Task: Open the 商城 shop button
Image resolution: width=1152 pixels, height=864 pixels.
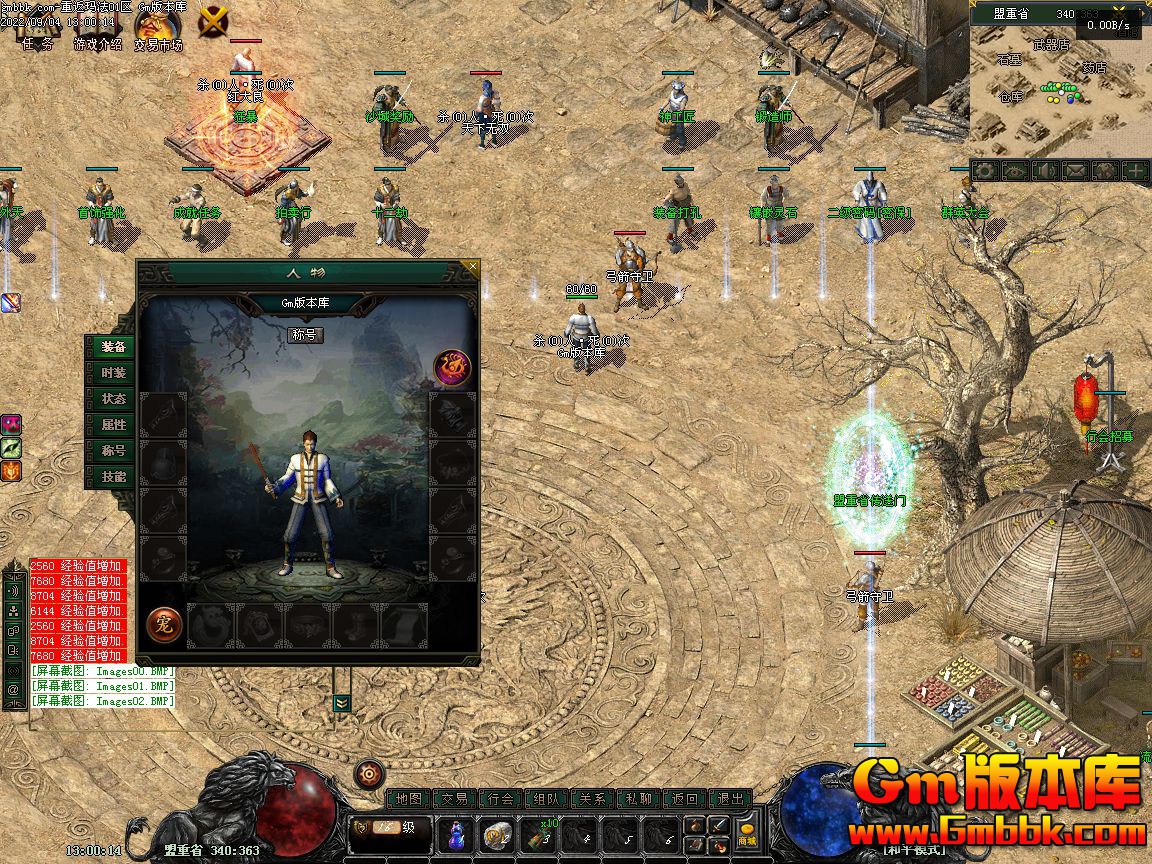Action: (746, 833)
